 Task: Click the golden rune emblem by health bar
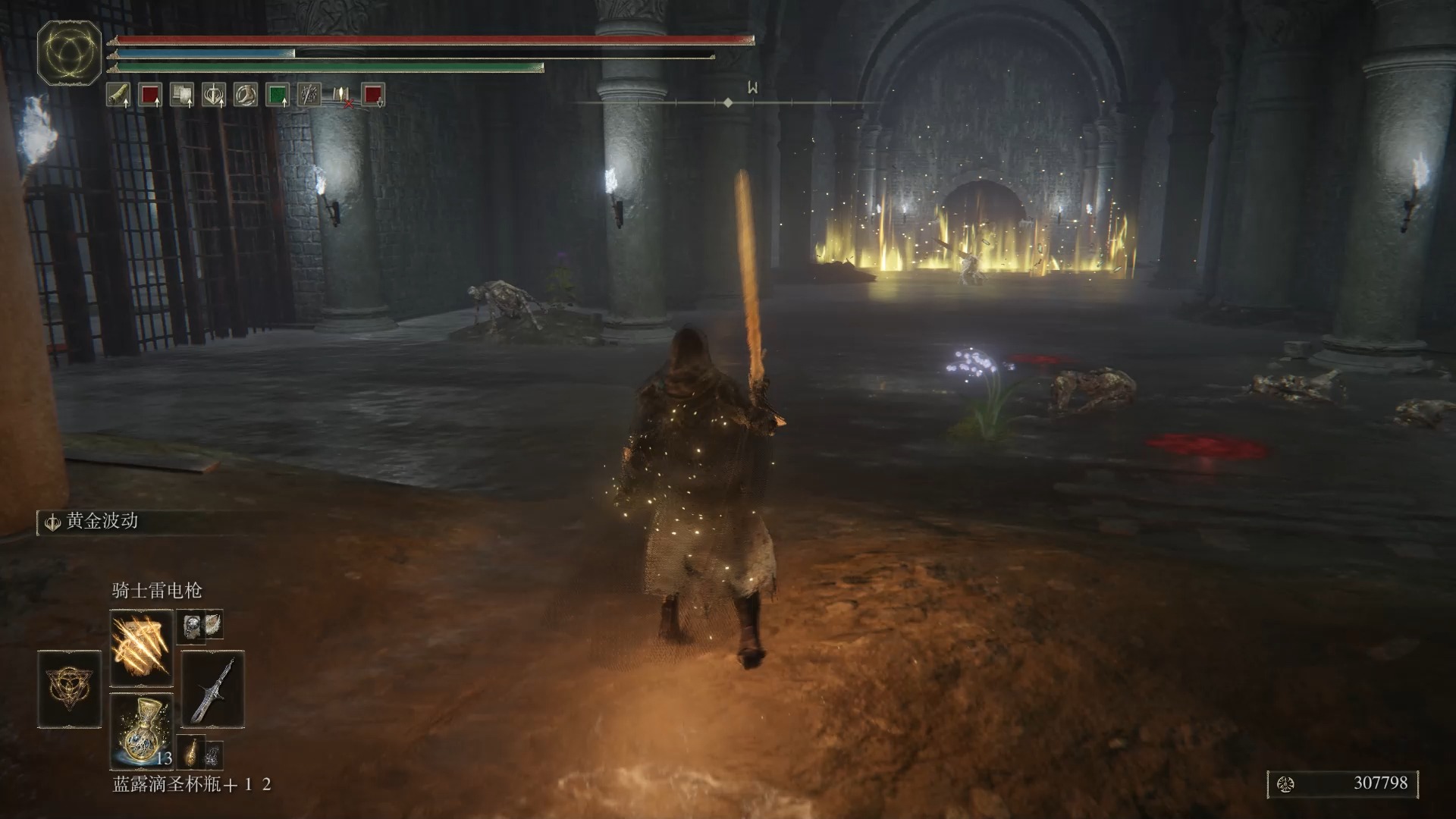point(69,52)
